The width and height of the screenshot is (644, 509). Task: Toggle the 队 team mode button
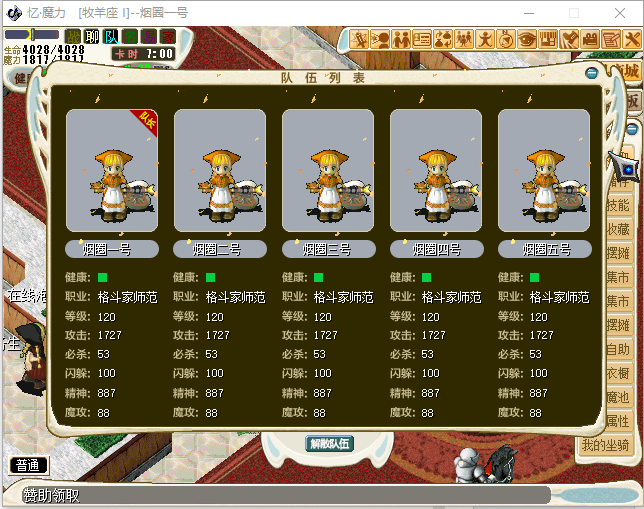point(111,37)
